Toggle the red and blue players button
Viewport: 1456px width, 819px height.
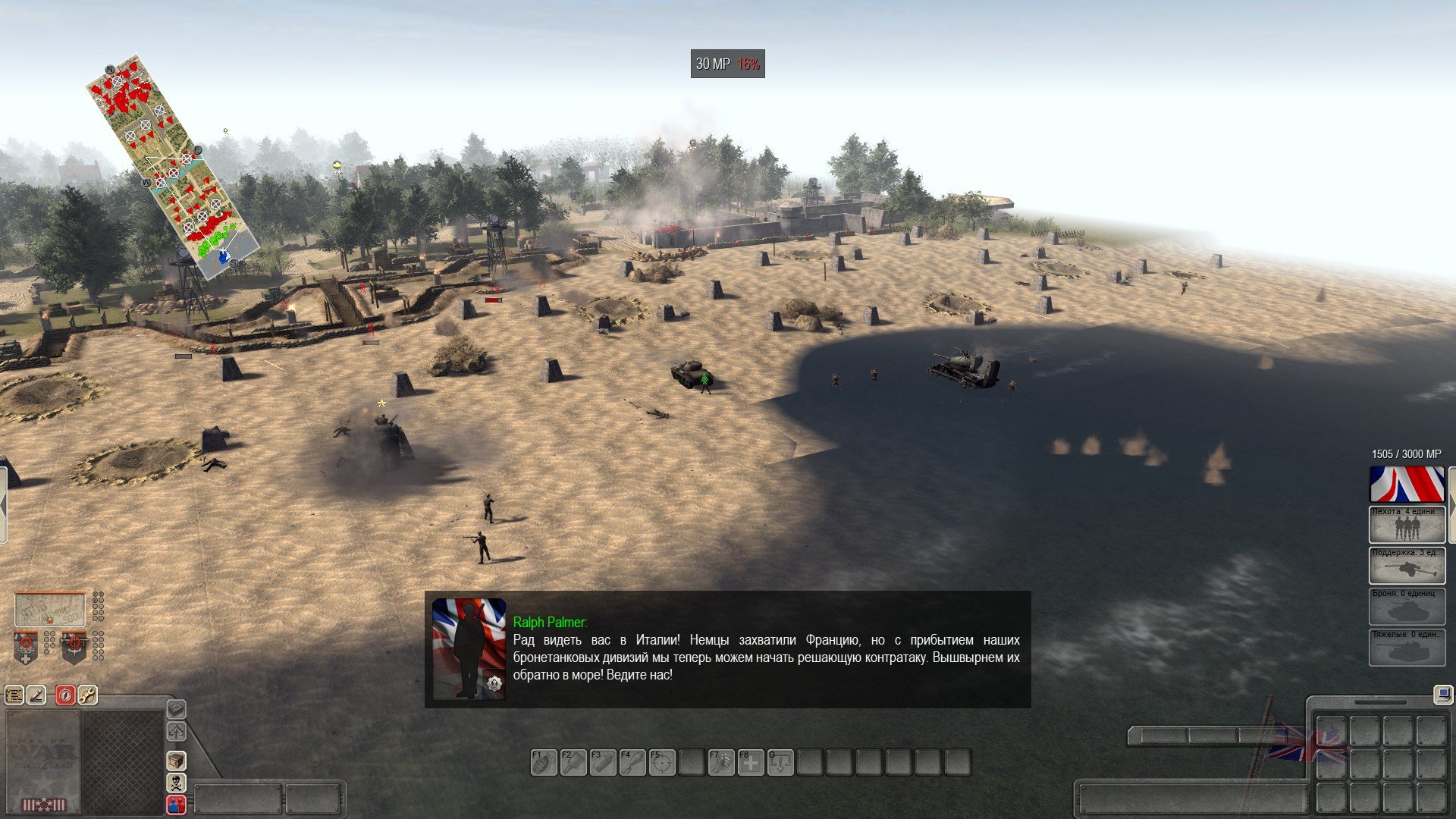[176, 804]
